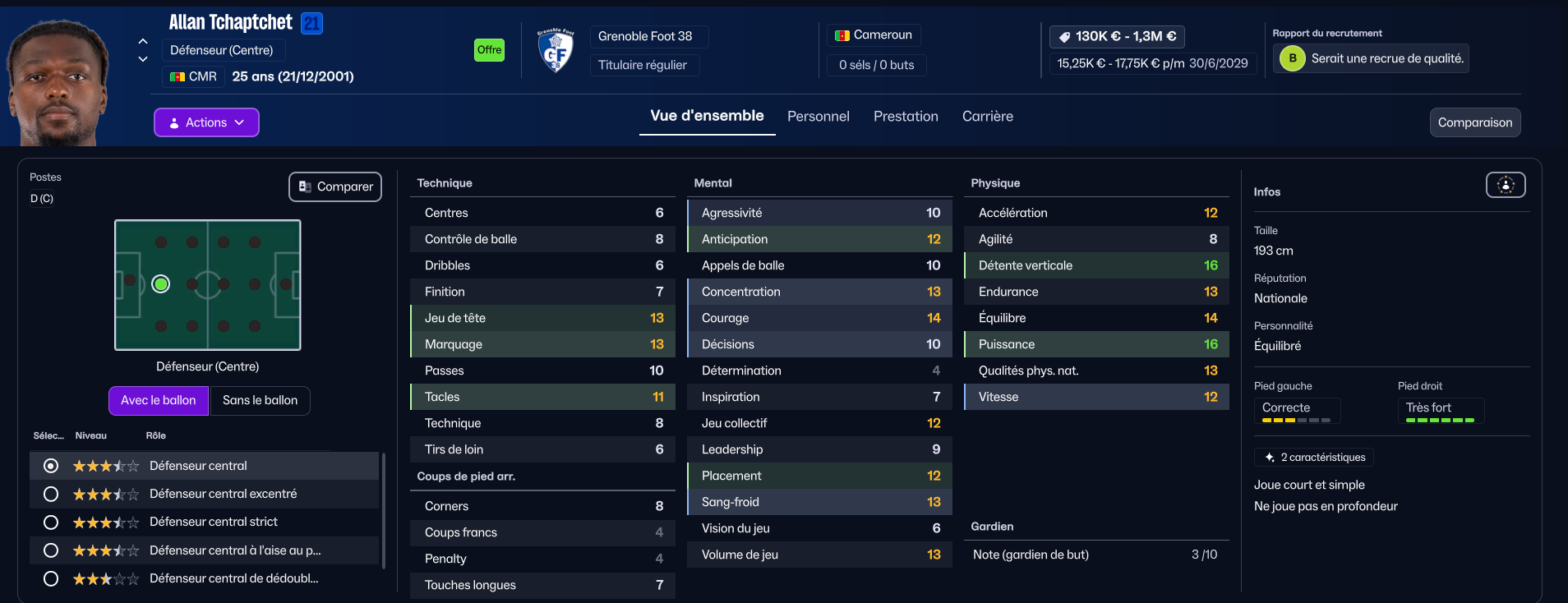Show the Carrière tab
Screen dimensions: 1568x603
pos(987,117)
